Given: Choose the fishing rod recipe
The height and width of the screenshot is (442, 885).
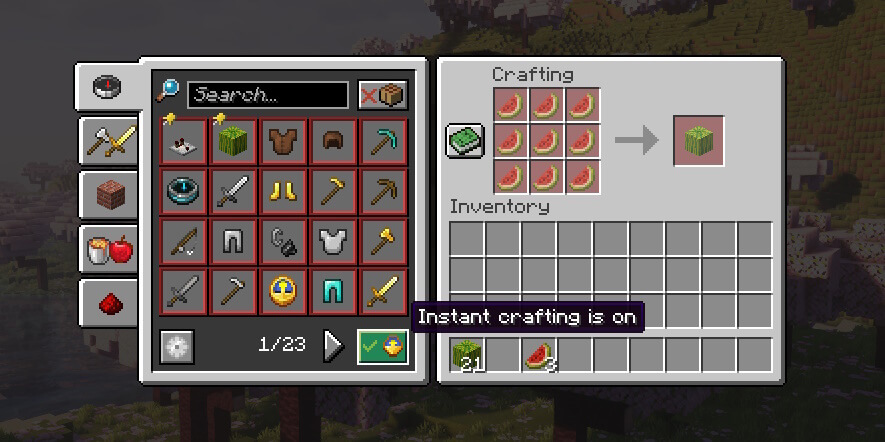Looking at the screenshot, I should tap(183, 242).
